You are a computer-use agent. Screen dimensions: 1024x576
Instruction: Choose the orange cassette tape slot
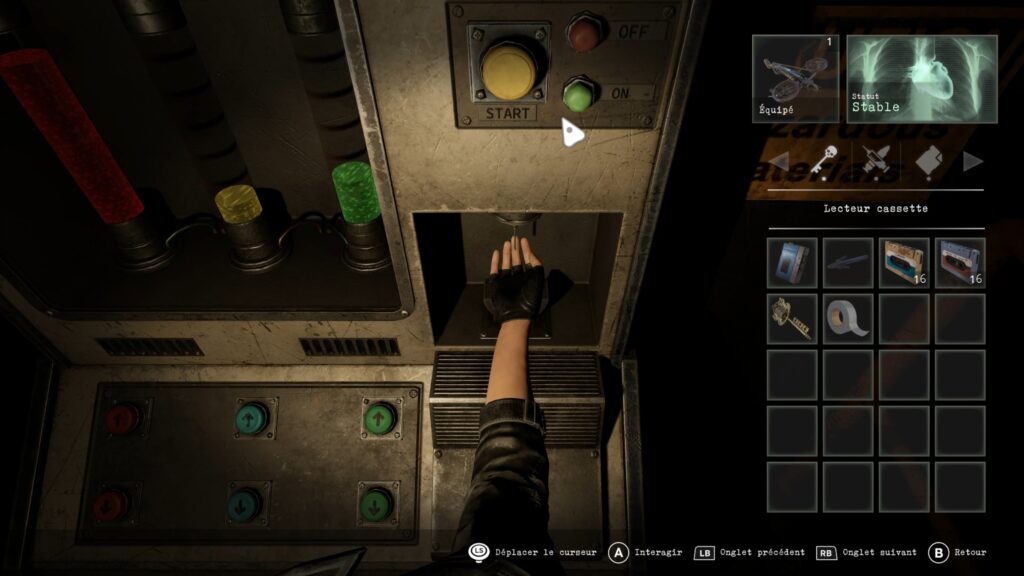(x=904, y=263)
